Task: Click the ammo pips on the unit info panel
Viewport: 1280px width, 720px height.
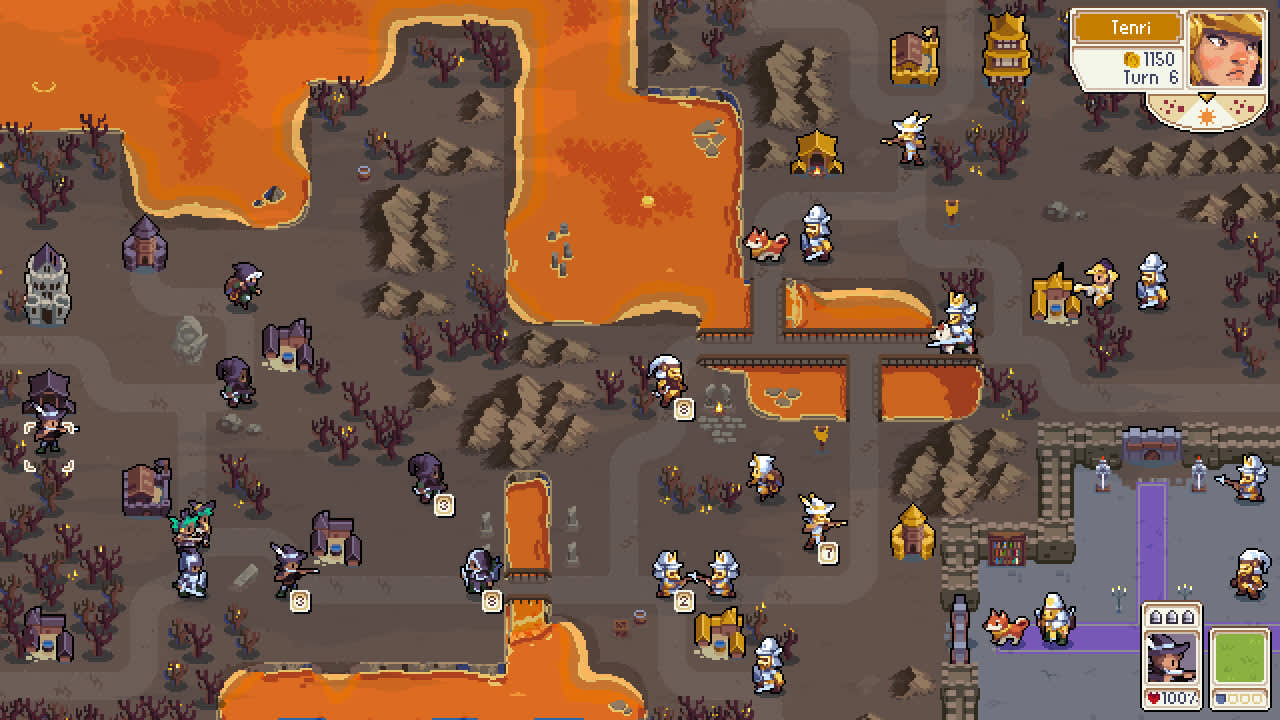Action: [1172, 615]
